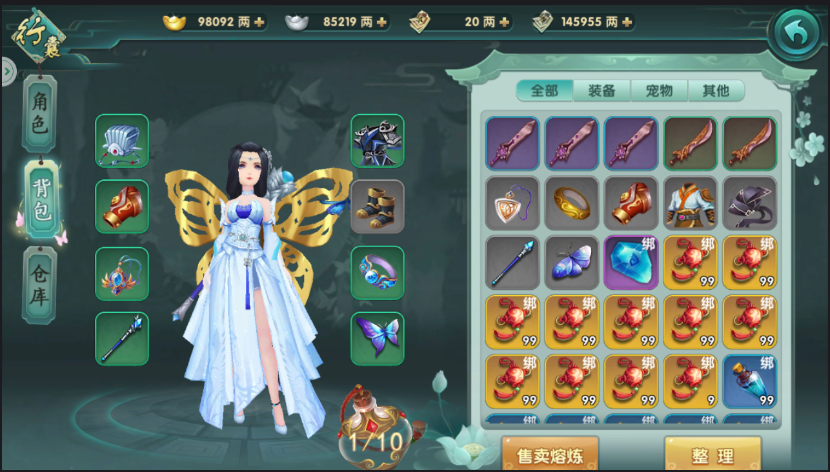Filter inventory by 宠物 pets
The height and width of the screenshot is (472, 830).
(659, 91)
